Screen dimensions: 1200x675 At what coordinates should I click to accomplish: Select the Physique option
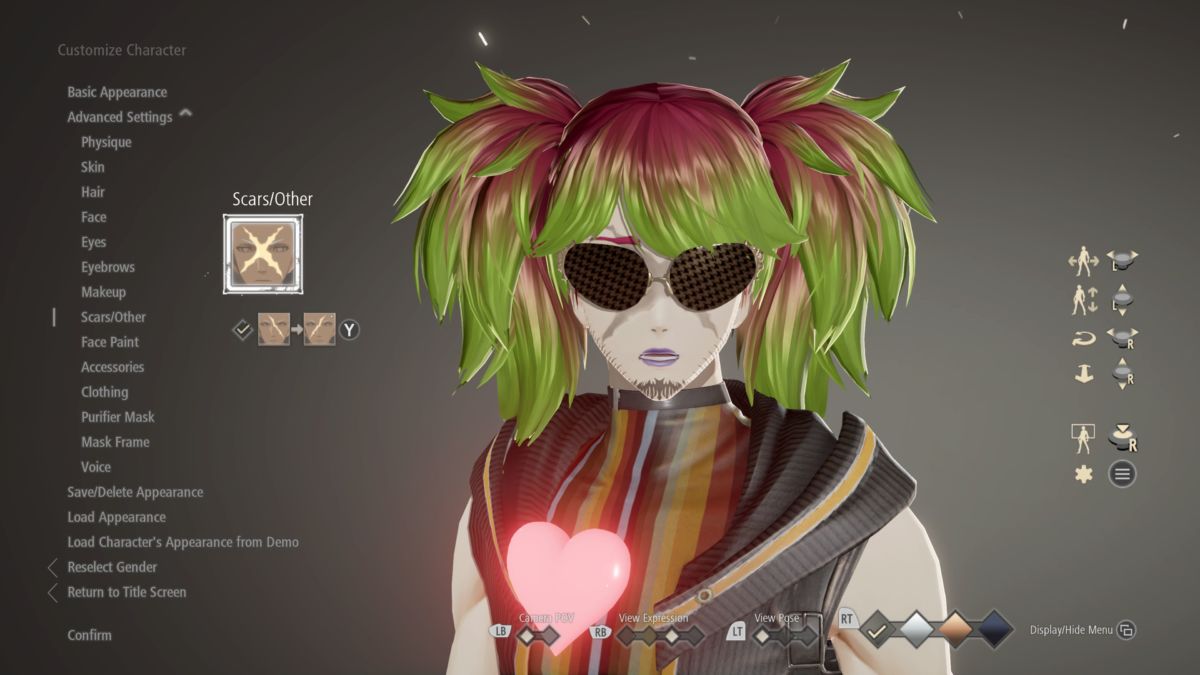coord(106,142)
